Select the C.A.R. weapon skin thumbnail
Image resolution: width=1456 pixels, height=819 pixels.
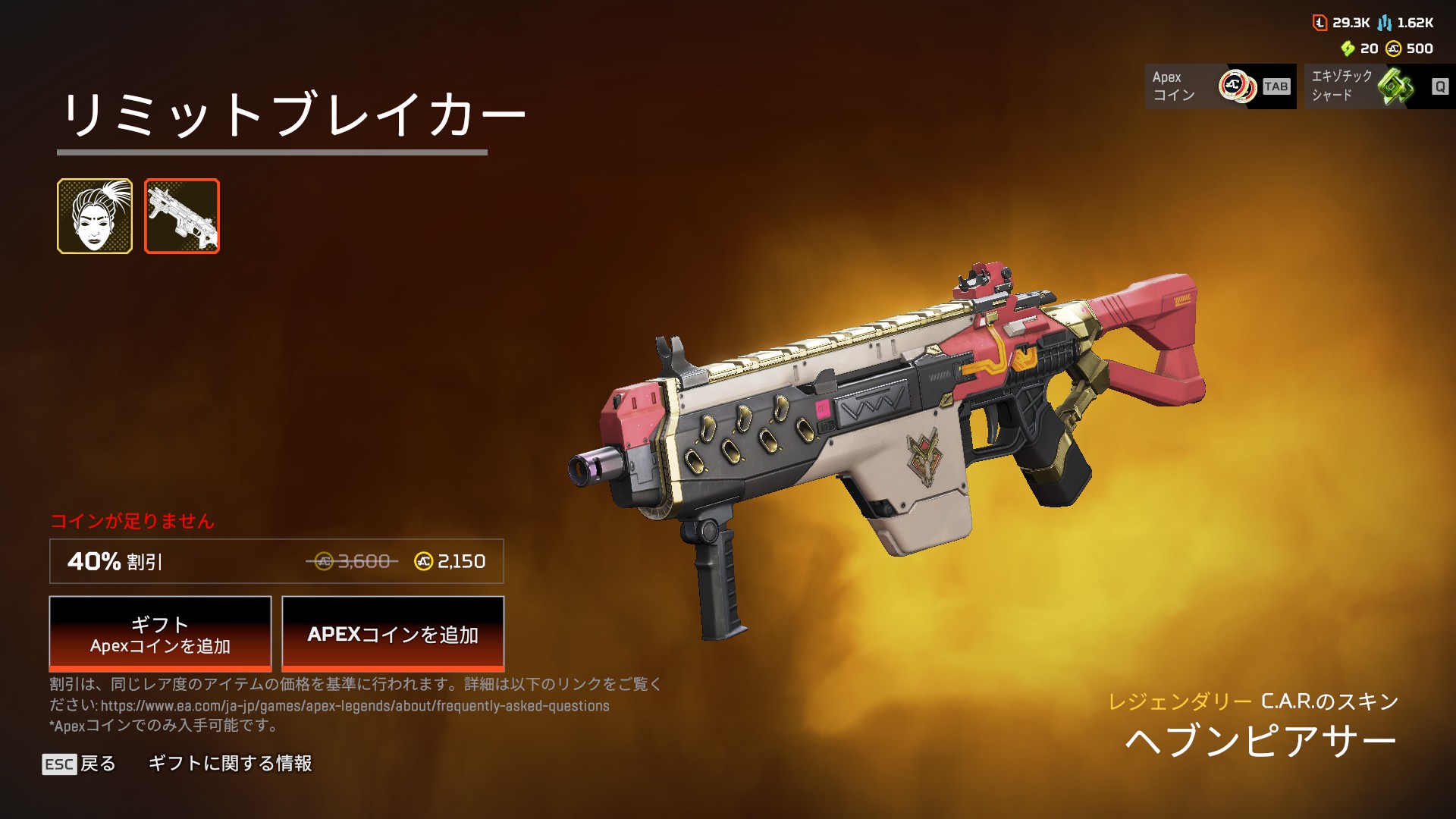tap(182, 216)
